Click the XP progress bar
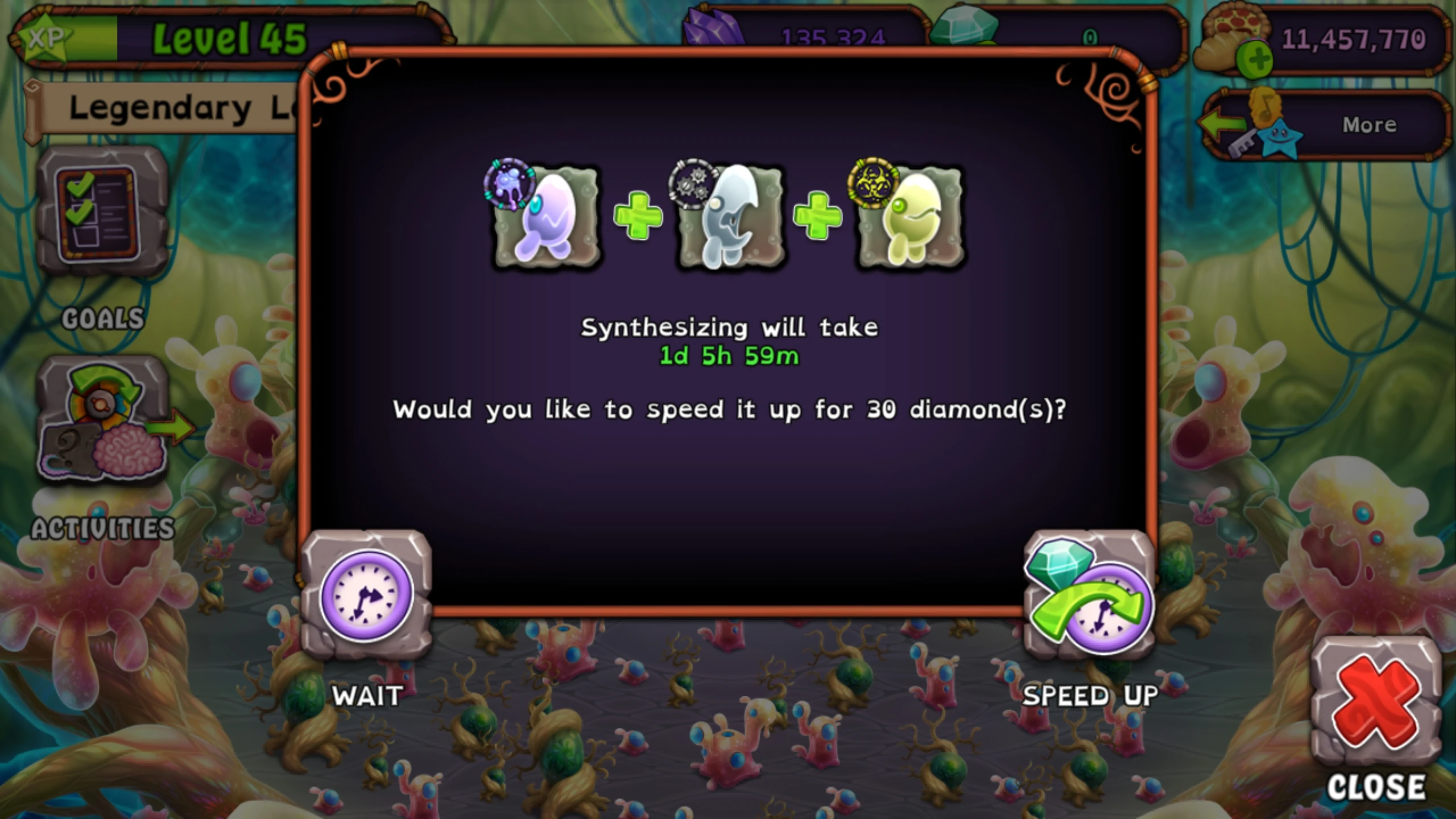Screen dimensions: 1456x819 (94, 40)
